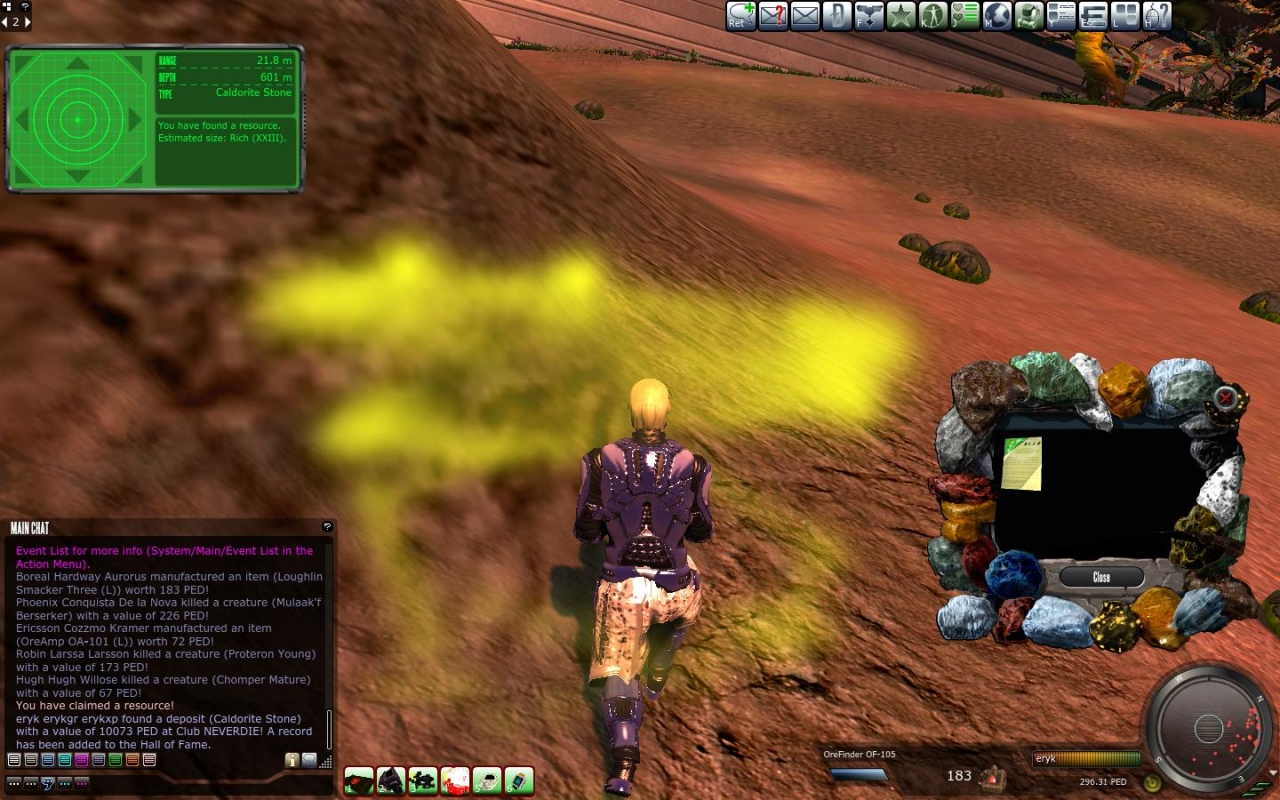Screen dimensions: 1280x800
Task: Click the green resource finder radar display
Action: tap(77, 120)
